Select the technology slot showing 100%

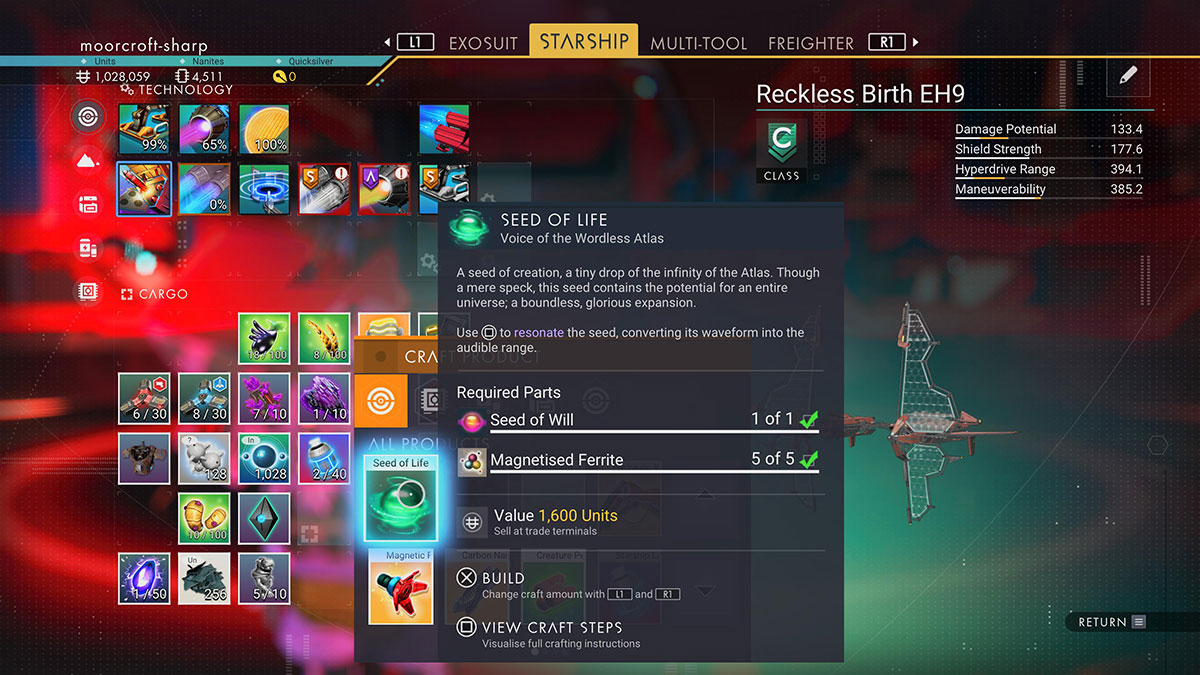[264, 130]
